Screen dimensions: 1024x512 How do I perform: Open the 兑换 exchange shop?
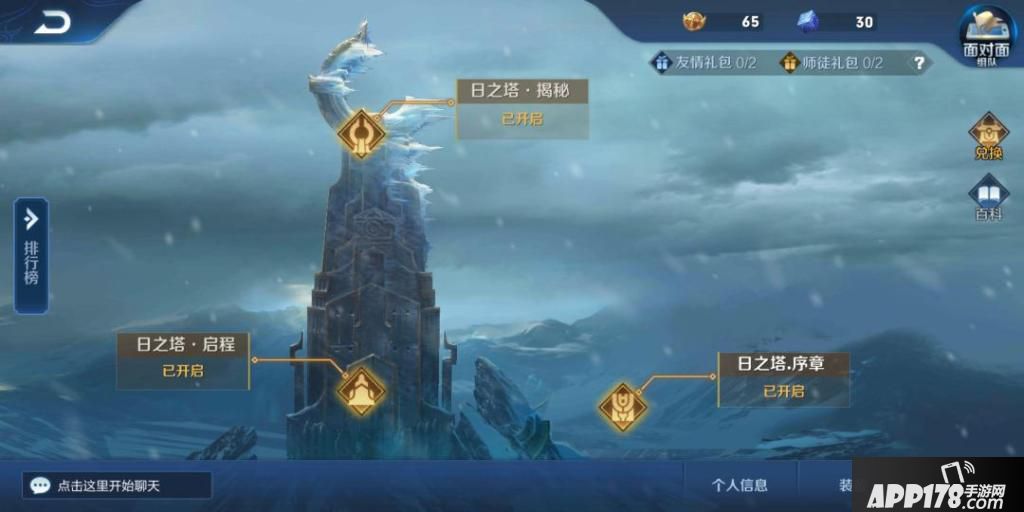pos(988,138)
